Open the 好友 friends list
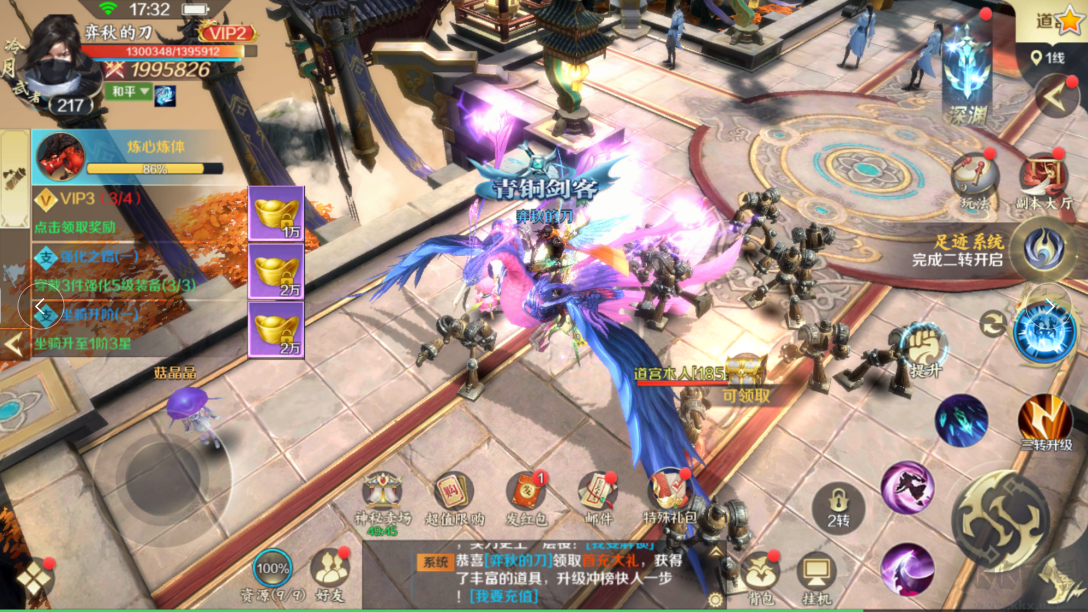This screenshot has height=612, width=1088. coord(329,571)
